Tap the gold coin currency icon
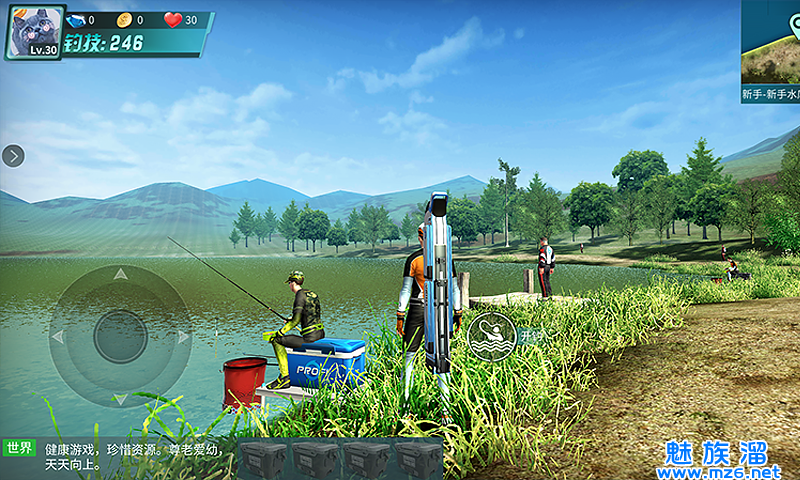Viewport: 800px width, 480px height. pos(124,19)
